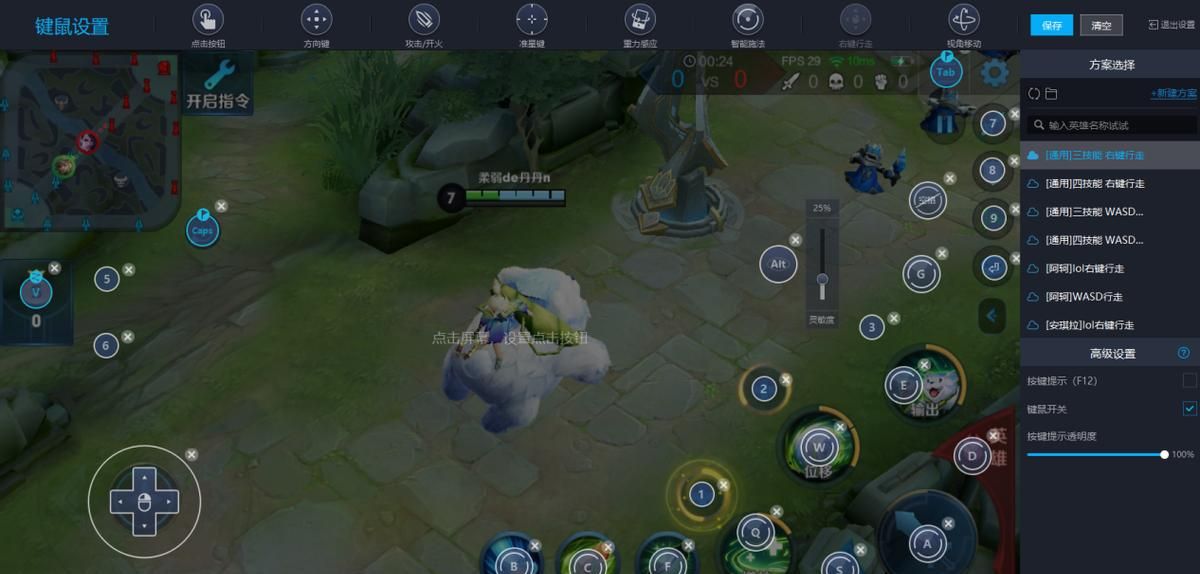Enable the 按键提示 (F12) checkbox
Screen dimensions: 1200x574
click(x=1189, y=381)
